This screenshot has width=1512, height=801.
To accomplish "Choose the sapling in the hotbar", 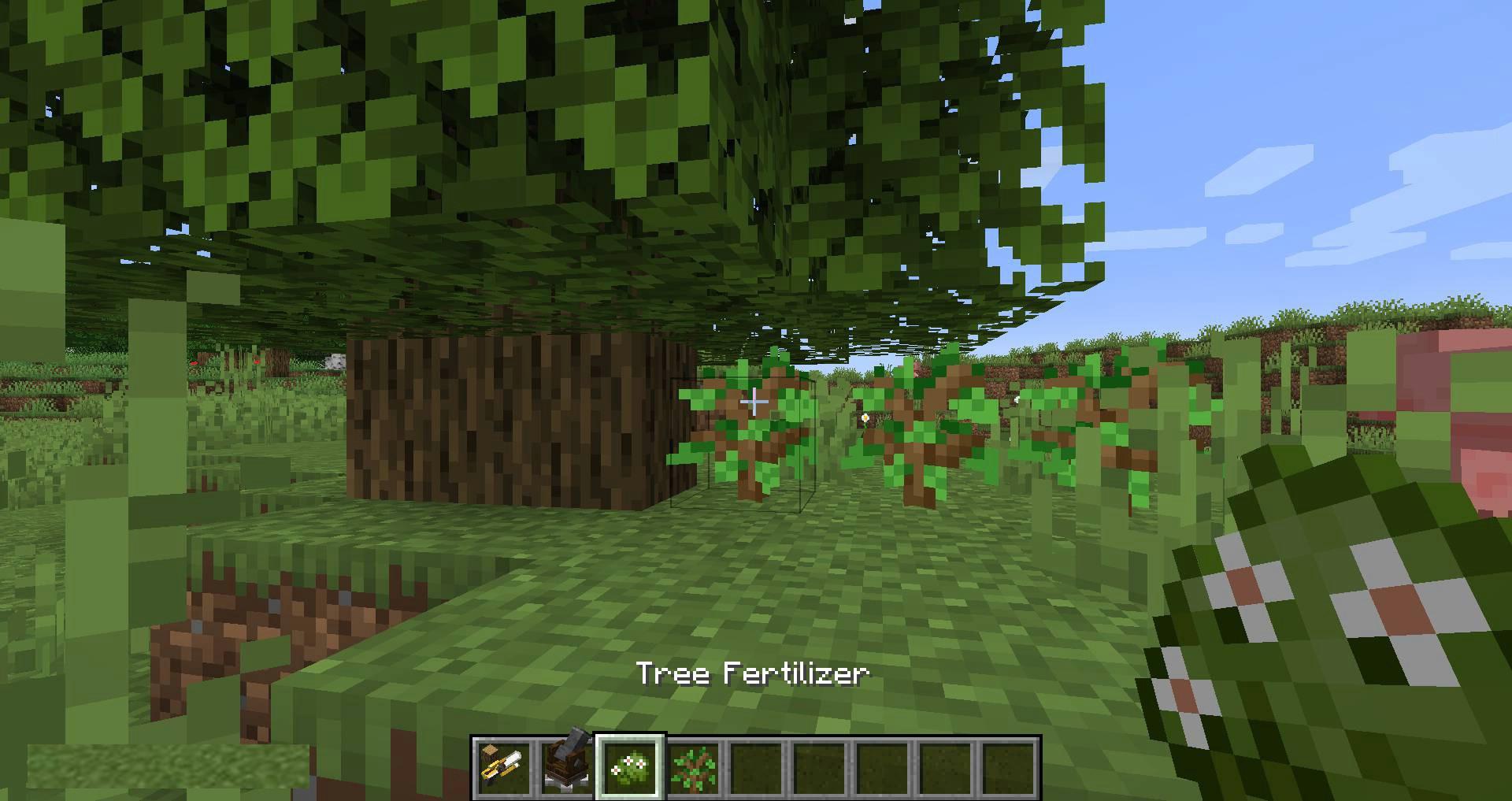I will 693,767.
